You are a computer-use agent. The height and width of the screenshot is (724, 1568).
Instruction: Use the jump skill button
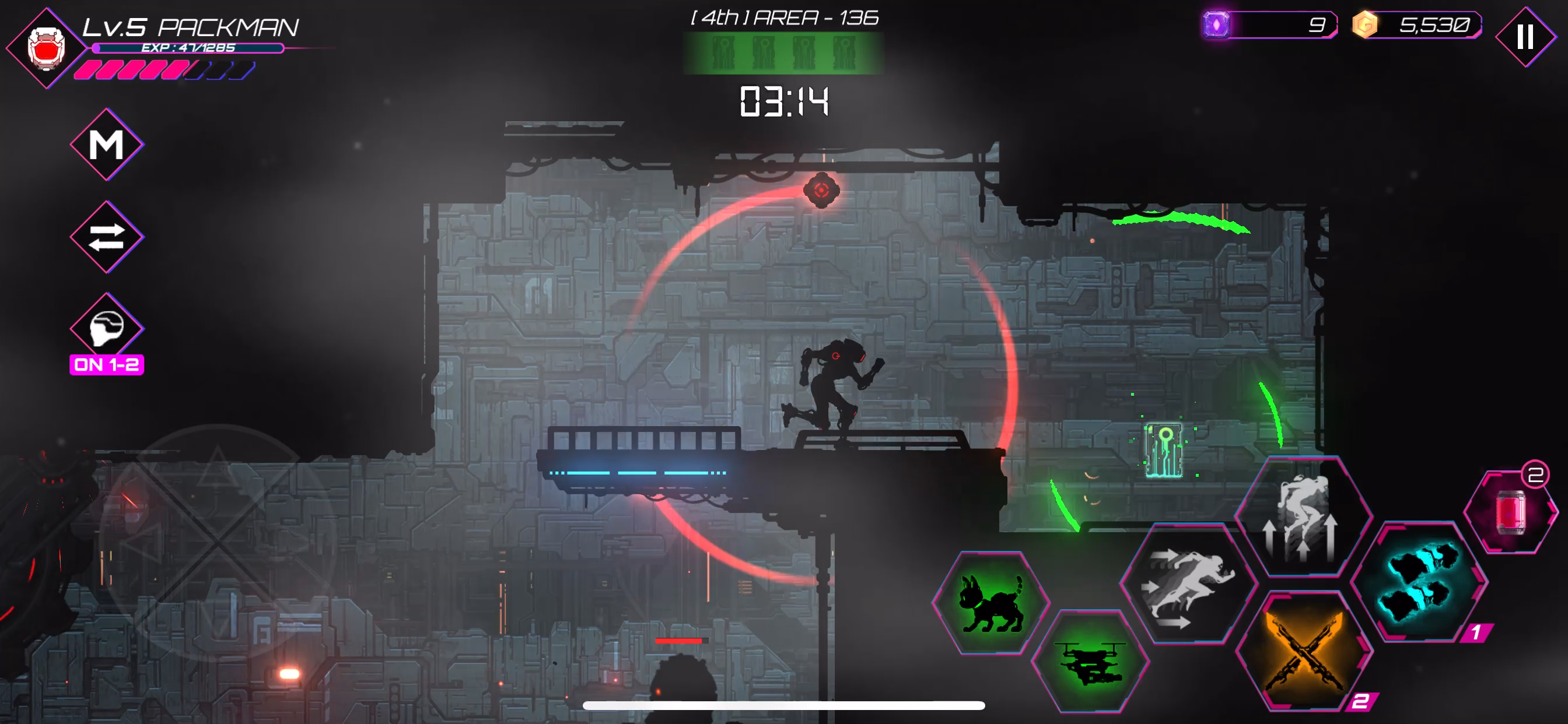pyautogui.click(x=1302, y=518)
